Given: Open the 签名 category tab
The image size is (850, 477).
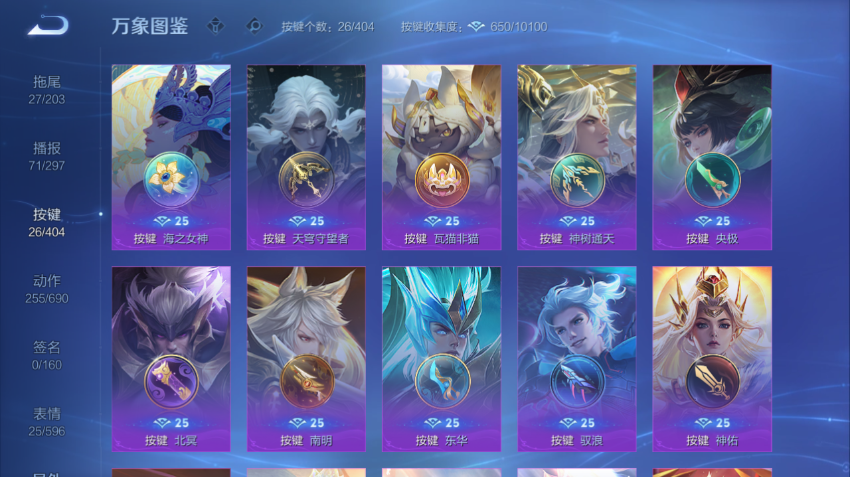Looking at the screenshot, I should 47,355.
